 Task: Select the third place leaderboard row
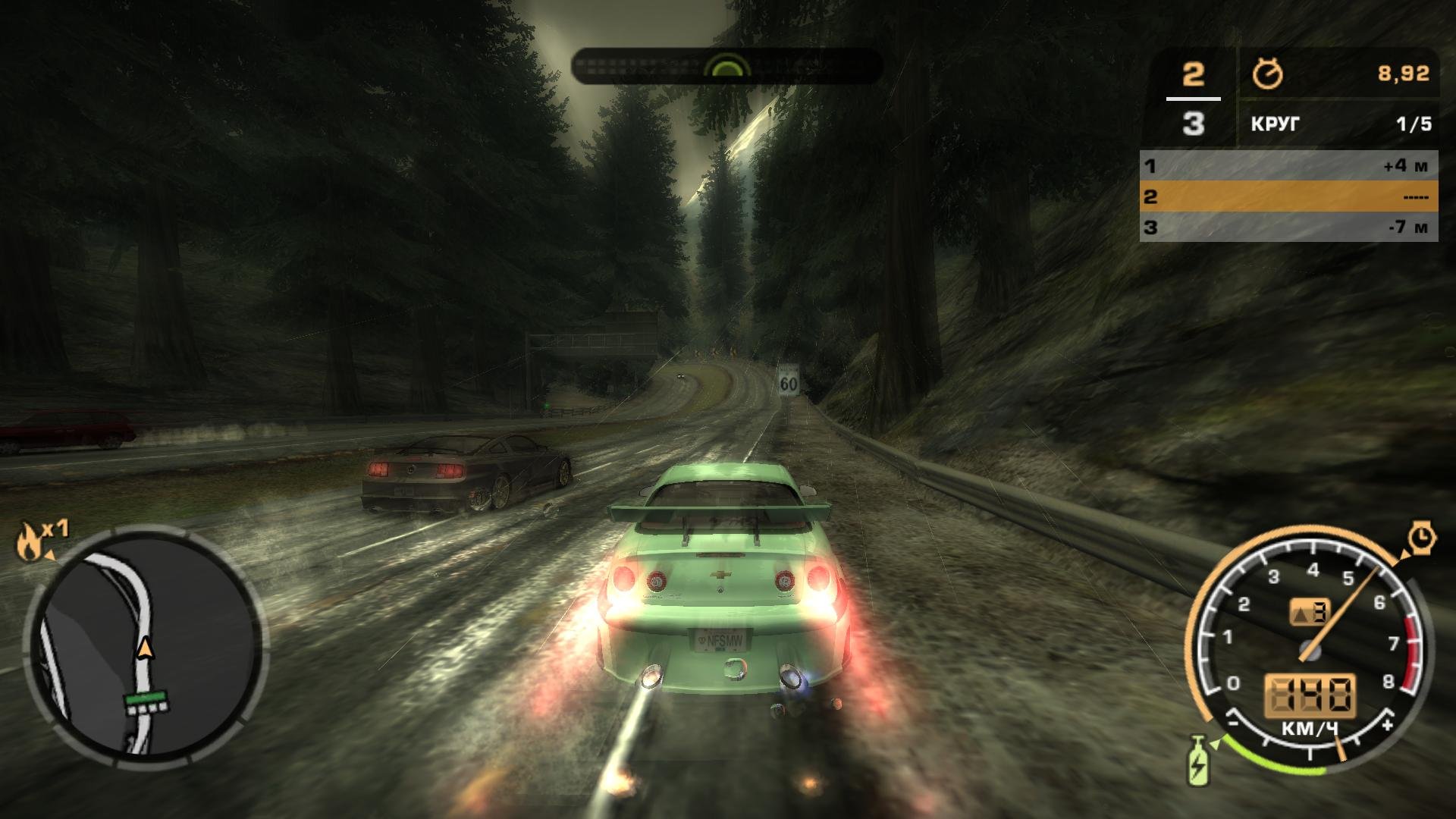(x=1288, y=227)
